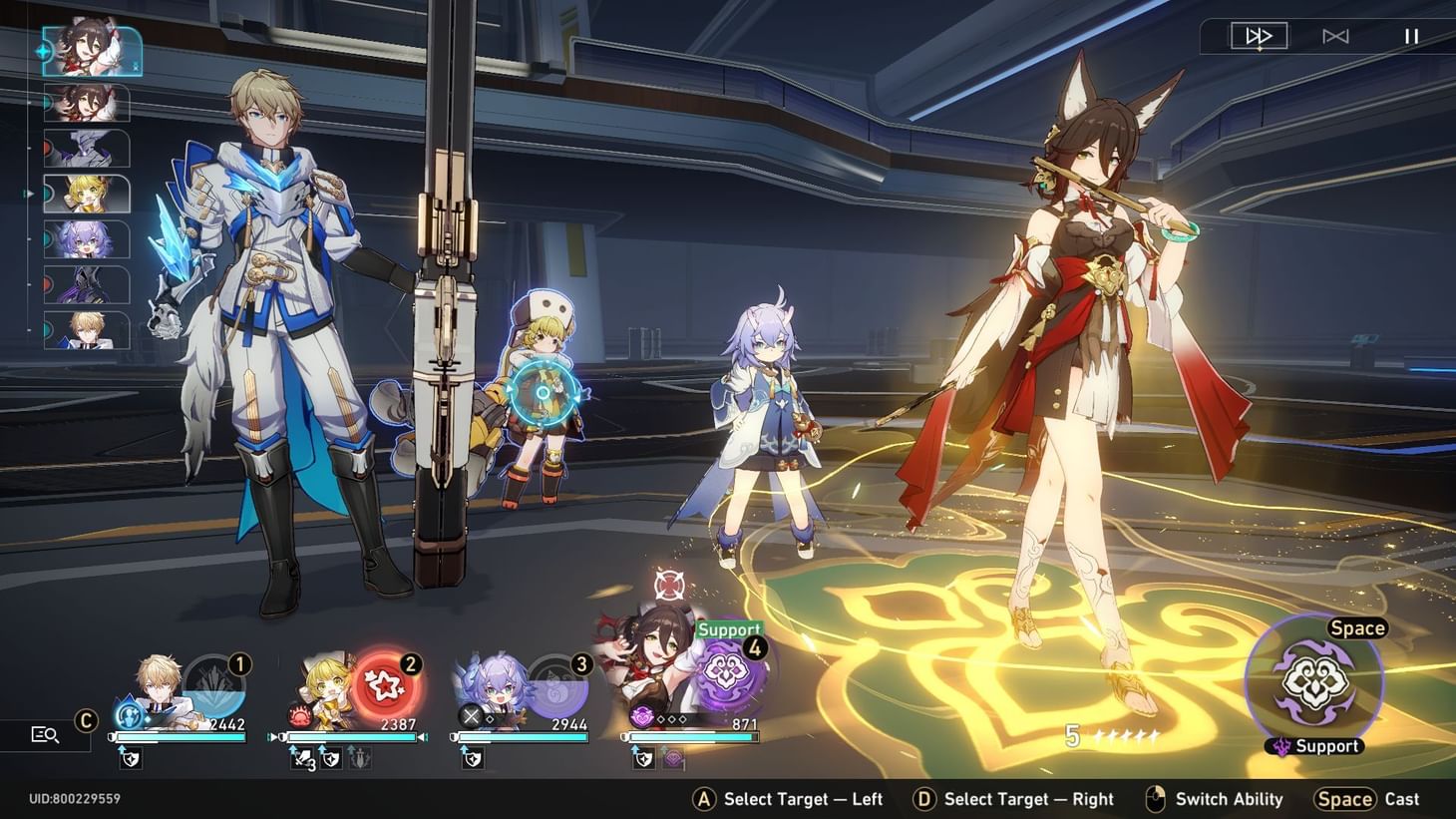Click the Support tag on Tingyun's ultimate
The height and width of the screenshot is (819, 1456).
[729, 629]
